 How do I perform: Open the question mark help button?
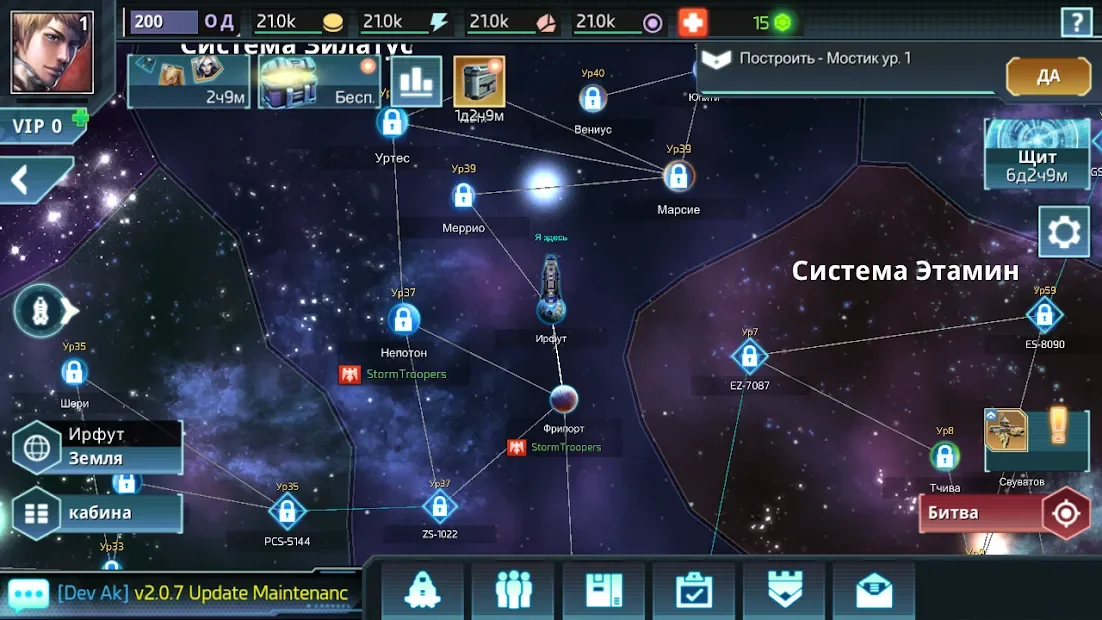coord(1076,22)
